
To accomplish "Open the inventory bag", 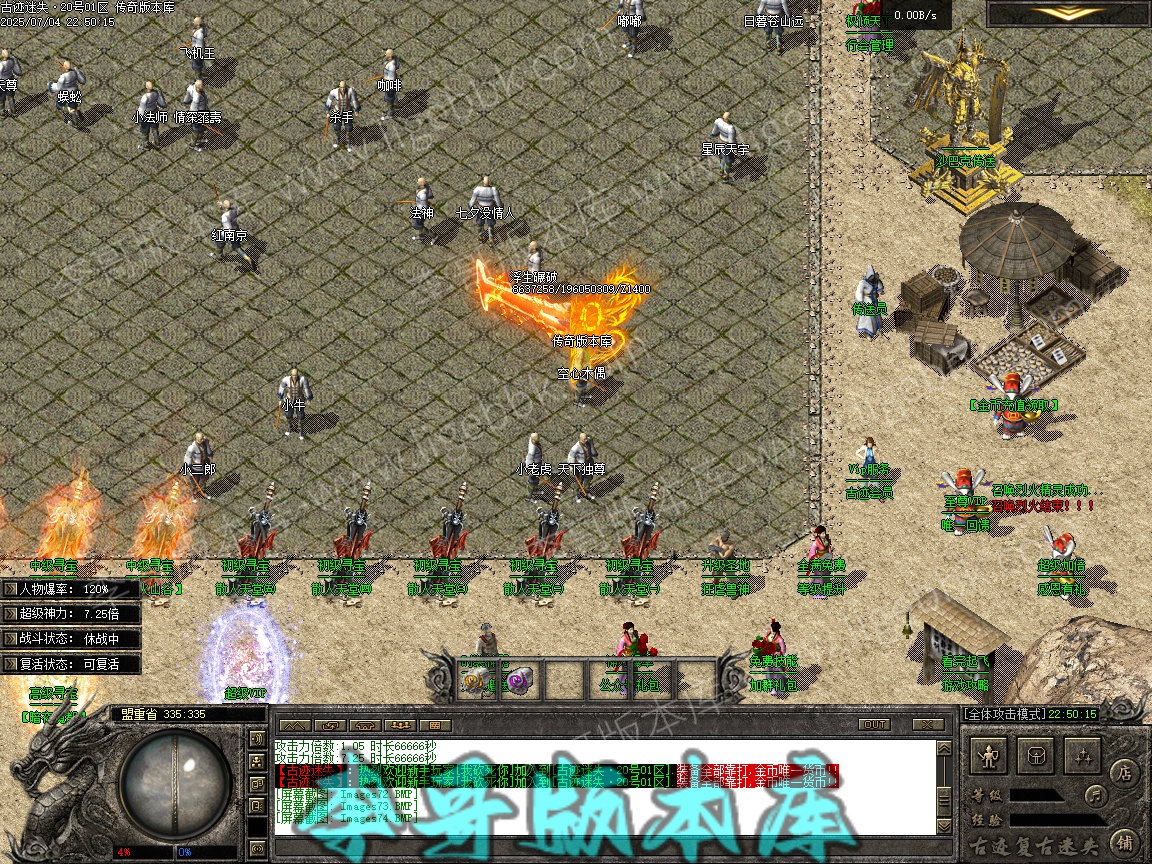I will coord(1037,757).
